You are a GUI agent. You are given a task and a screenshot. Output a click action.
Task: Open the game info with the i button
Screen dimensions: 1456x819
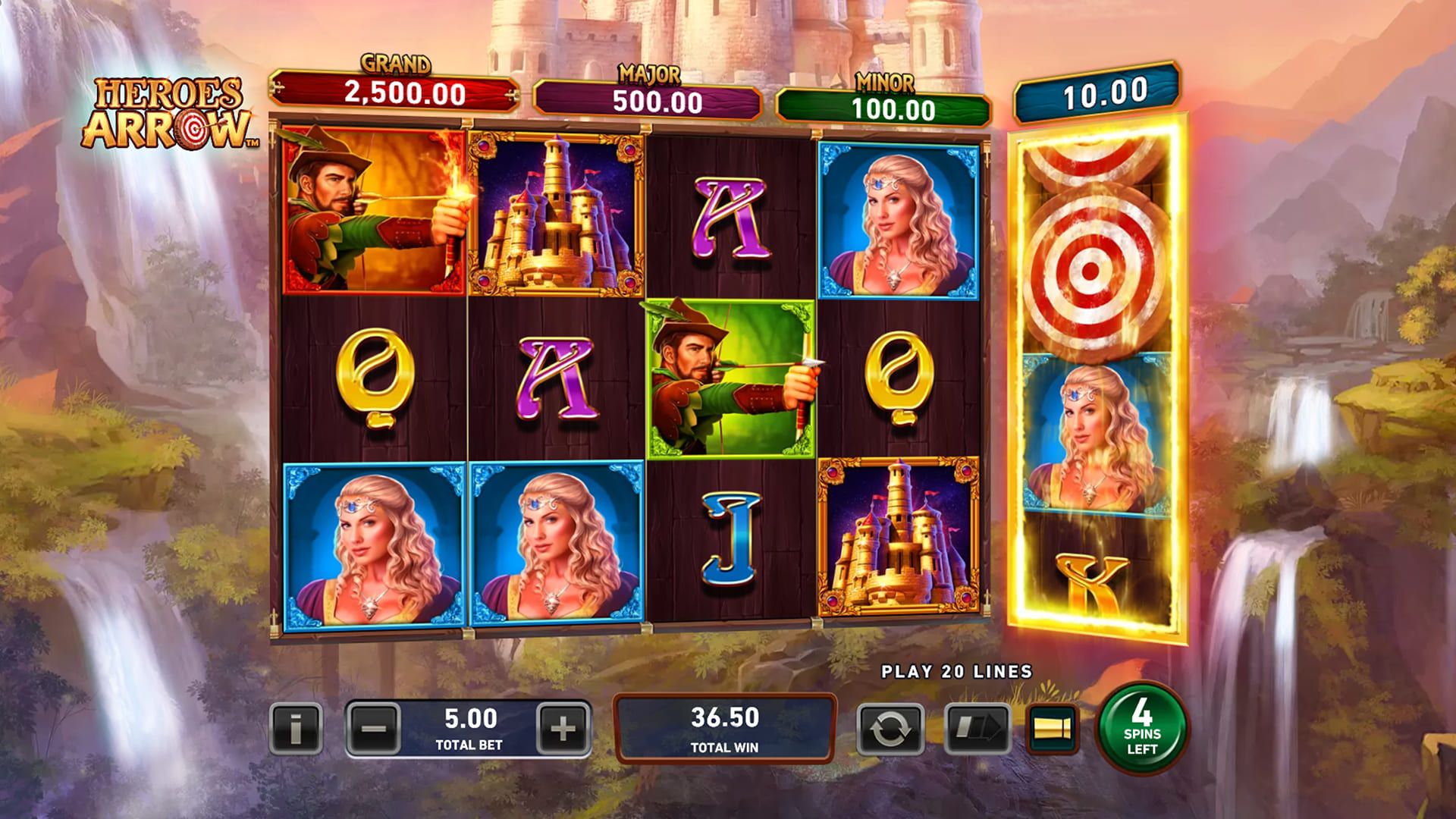click(x=296, y=729)
